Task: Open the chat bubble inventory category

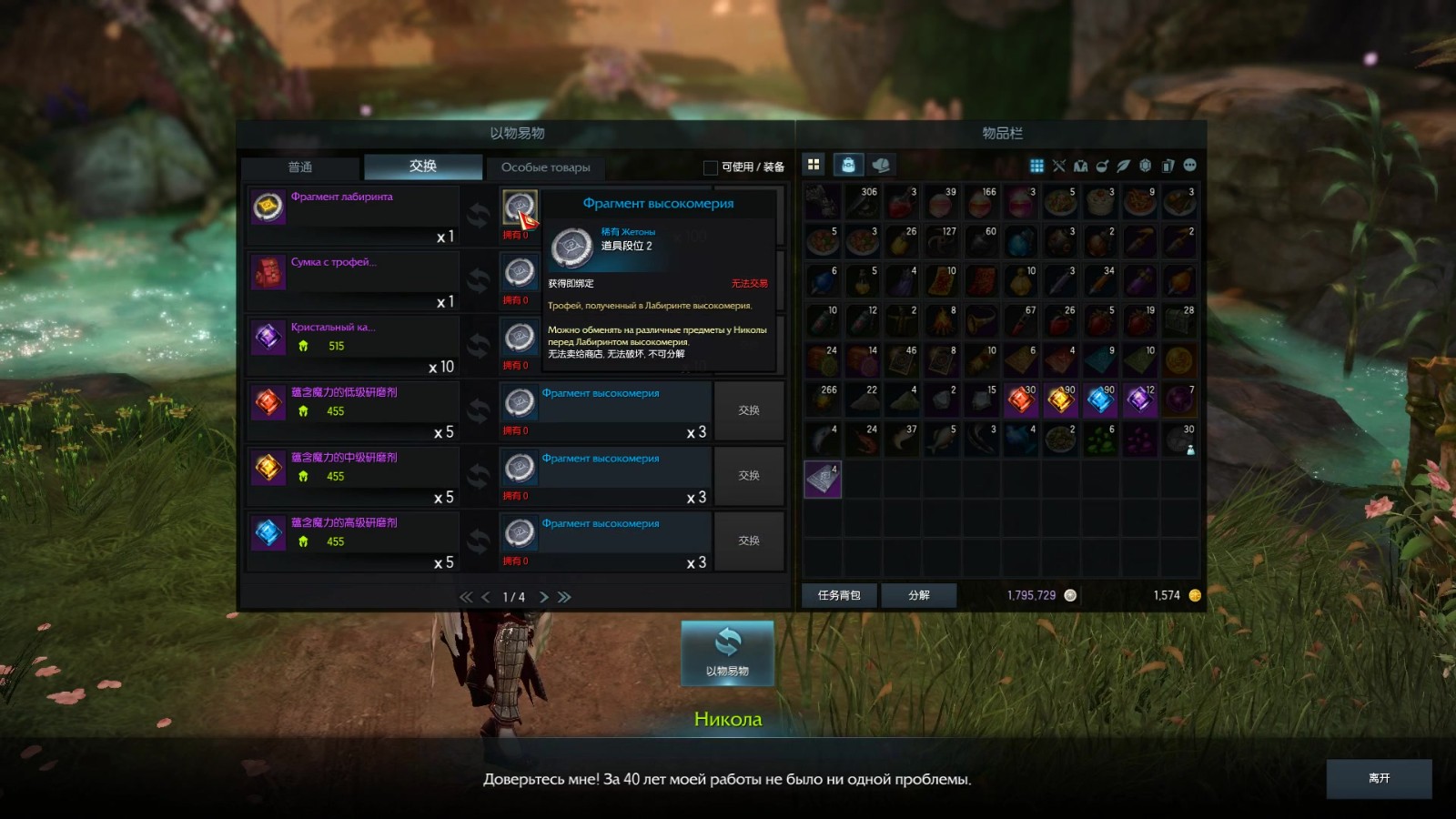Action: [1189, 166]
